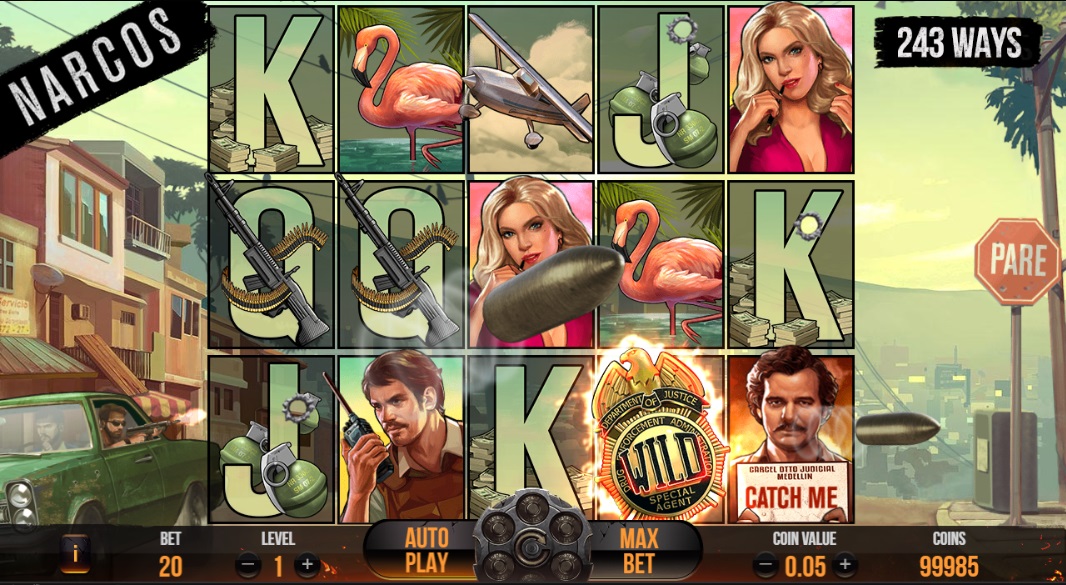The width and height of the screenshot is (1066, 585).
Task: Increase the bet level
Action: [307, 565]
